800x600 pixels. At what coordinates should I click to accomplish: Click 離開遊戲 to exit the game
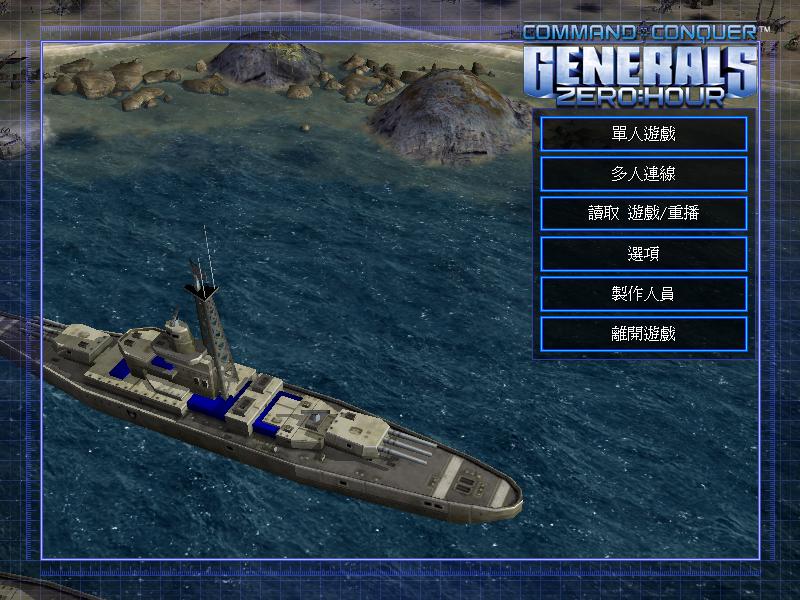(x=643, y=334)
